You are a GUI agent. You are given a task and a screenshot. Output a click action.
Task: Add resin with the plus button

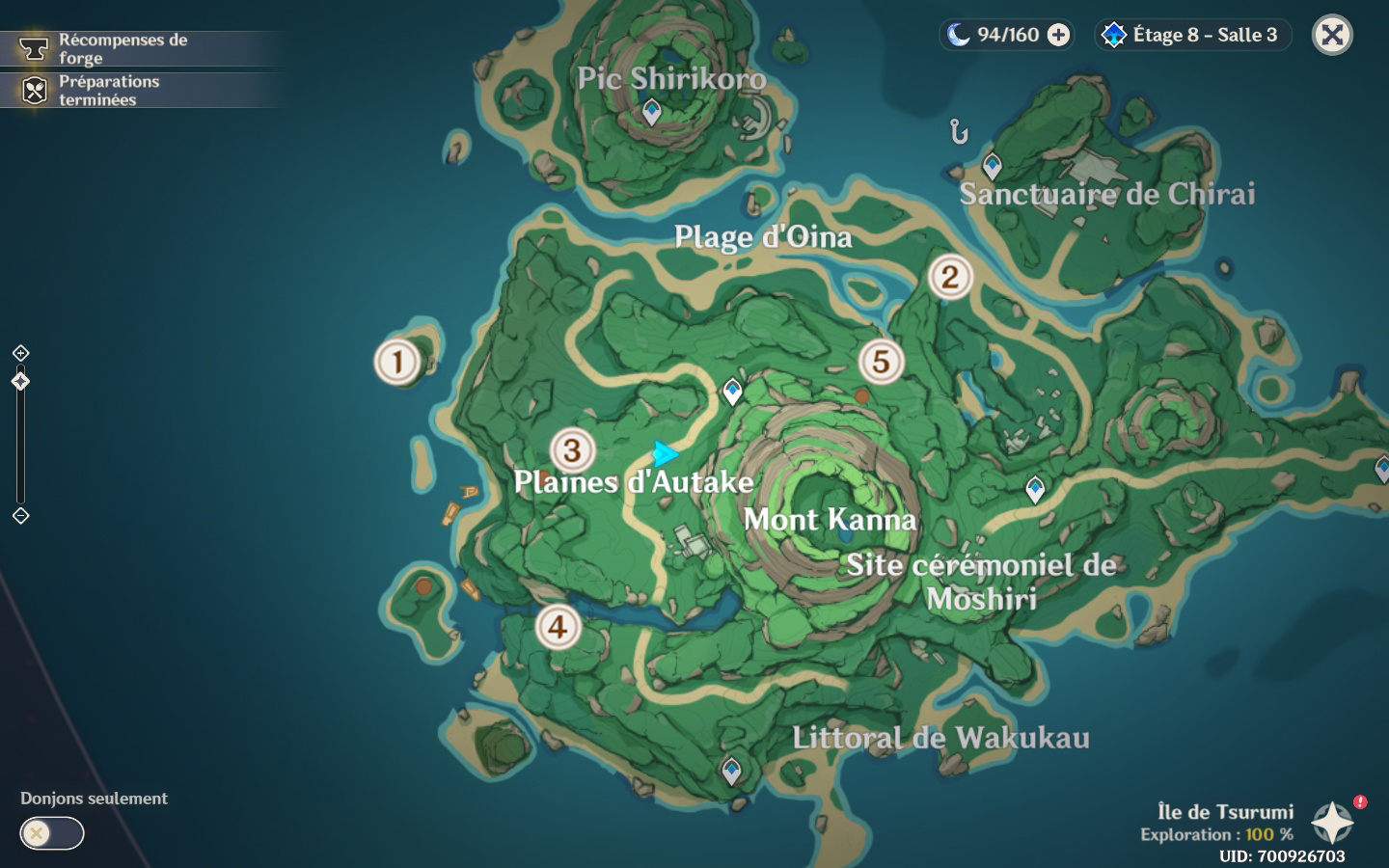pos(1058,36)
